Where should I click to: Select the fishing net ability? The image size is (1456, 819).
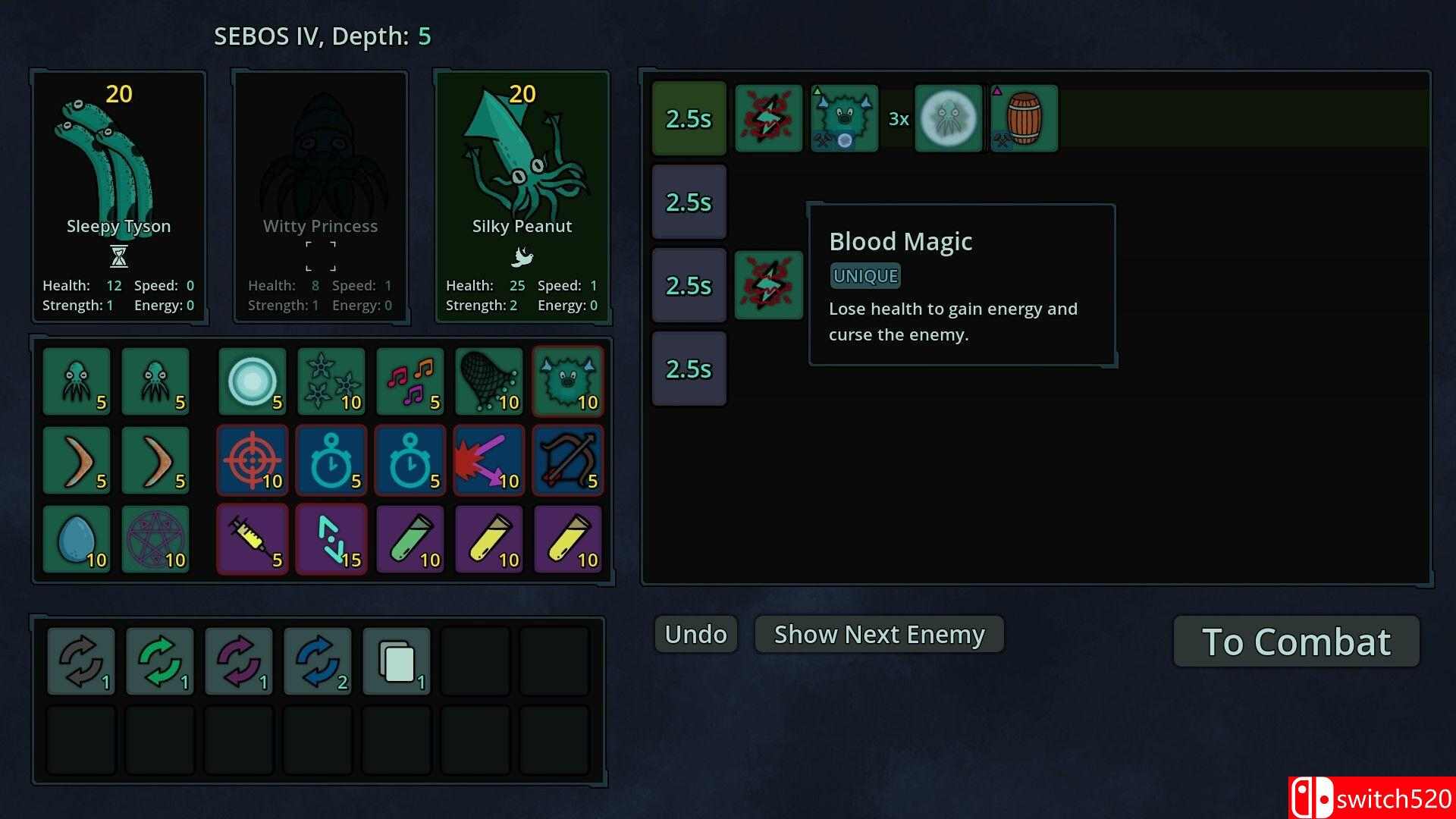click(489, 381)
